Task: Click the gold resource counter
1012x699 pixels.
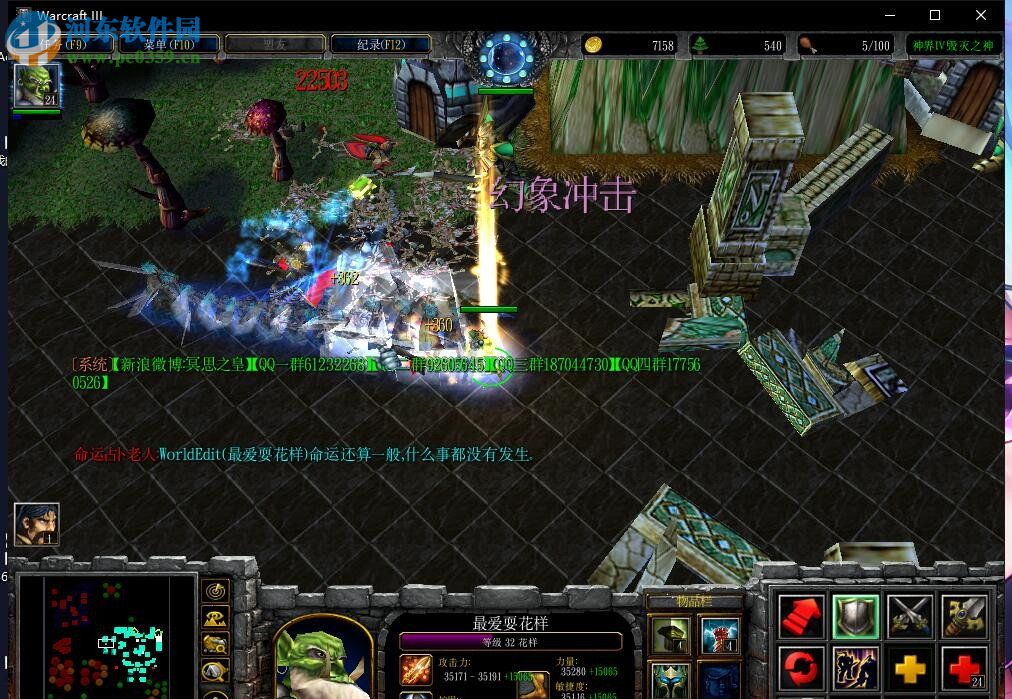Action: tap(630, 45)
